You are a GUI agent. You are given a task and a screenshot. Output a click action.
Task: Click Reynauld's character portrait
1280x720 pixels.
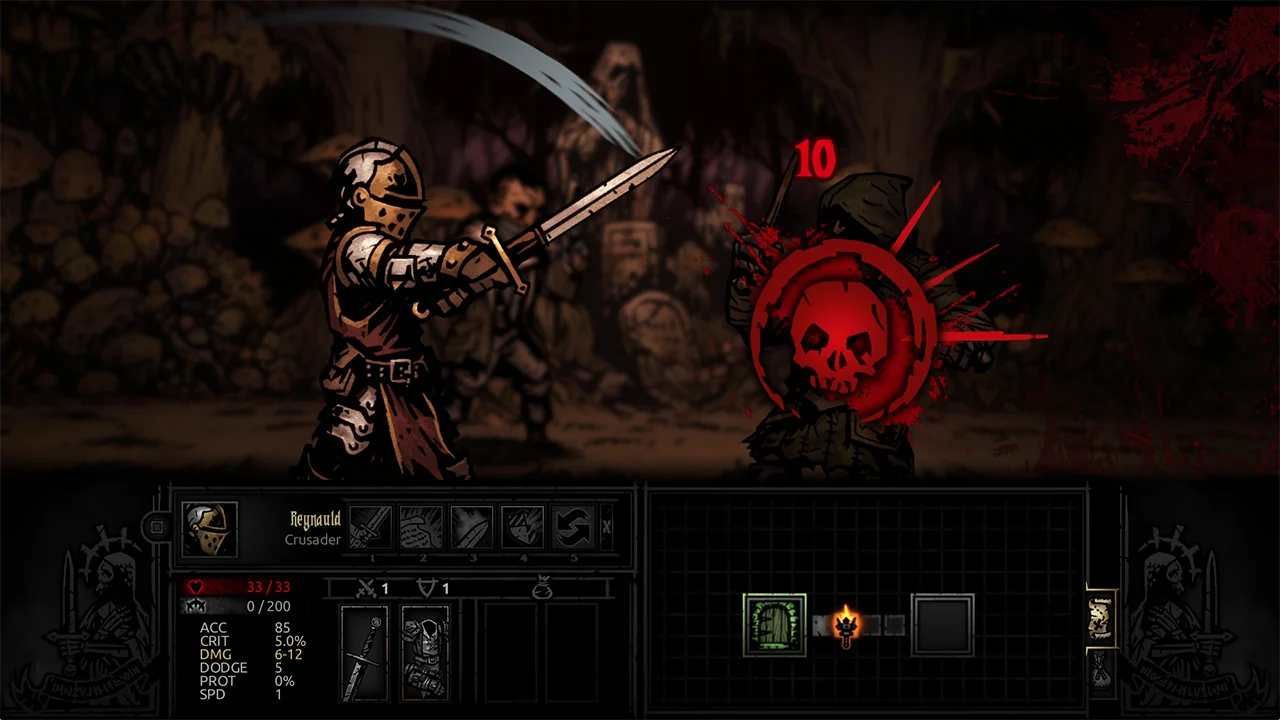click(x=208, y=528)
